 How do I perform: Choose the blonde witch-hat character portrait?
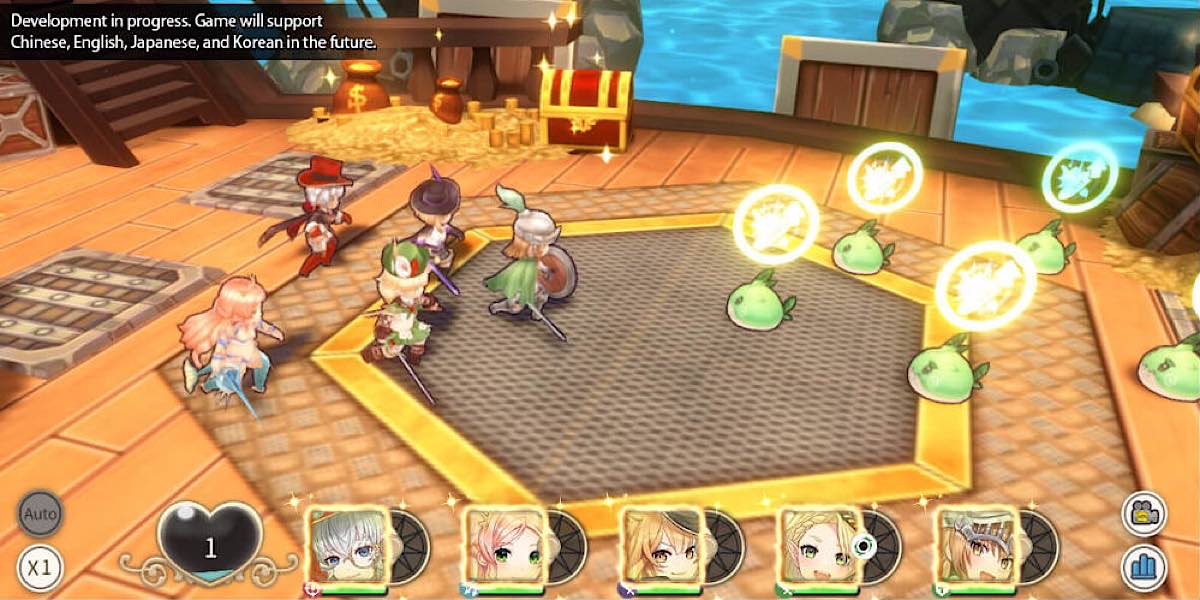661,546
